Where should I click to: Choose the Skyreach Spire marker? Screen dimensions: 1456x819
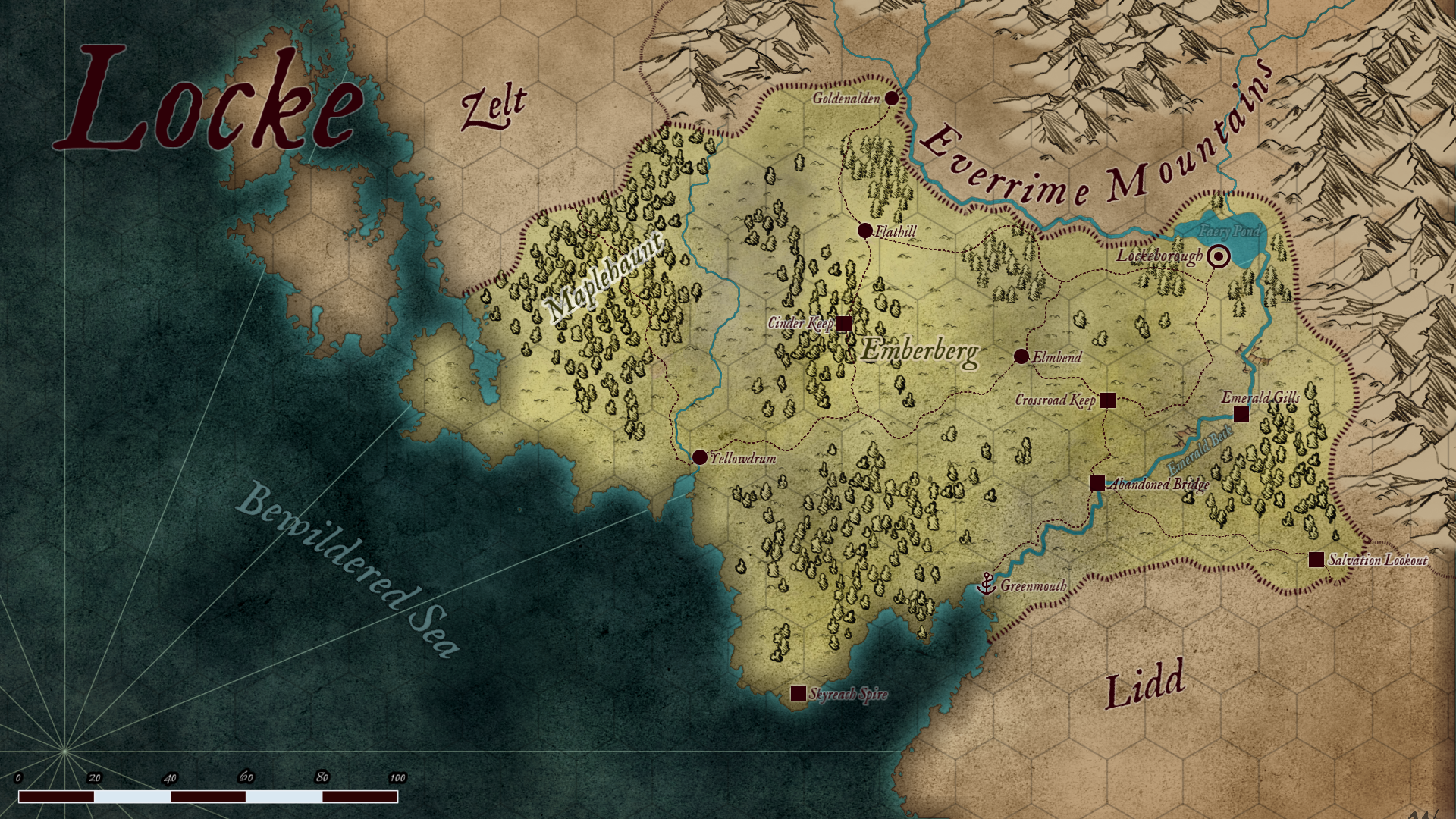pyautogui.click(x=799, y=693)
